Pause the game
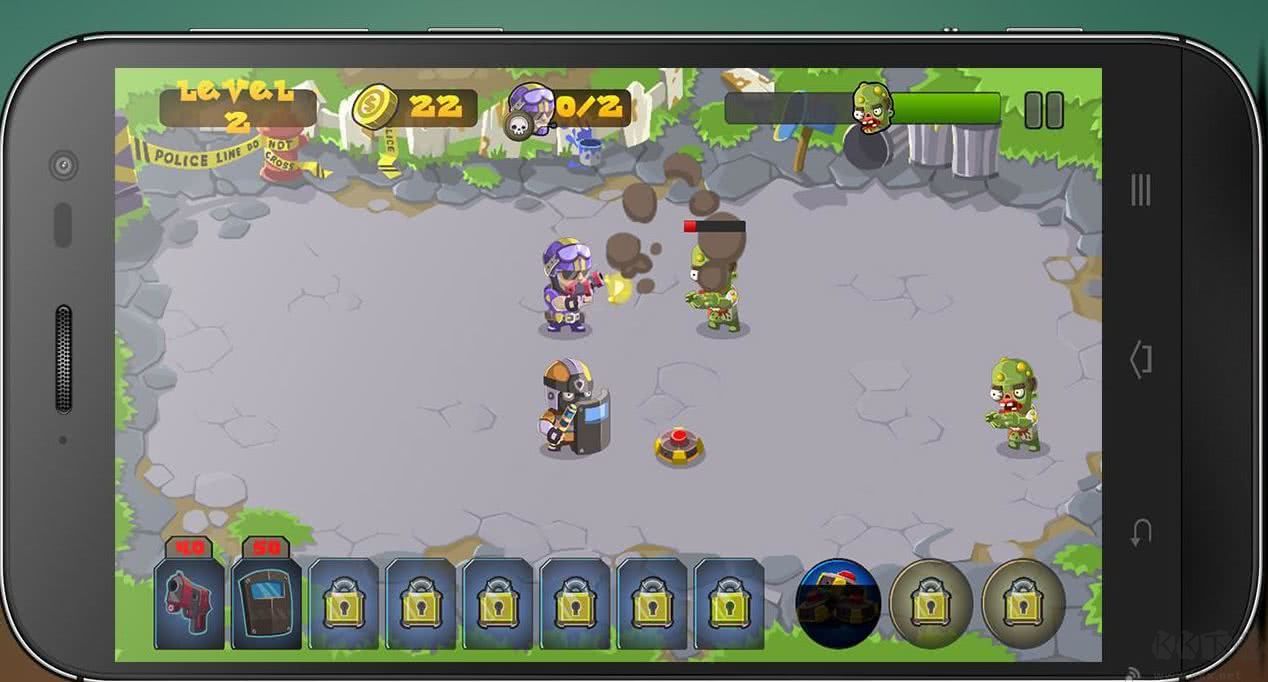This screenshot has width=1268, height=682. pos(1043,110)
